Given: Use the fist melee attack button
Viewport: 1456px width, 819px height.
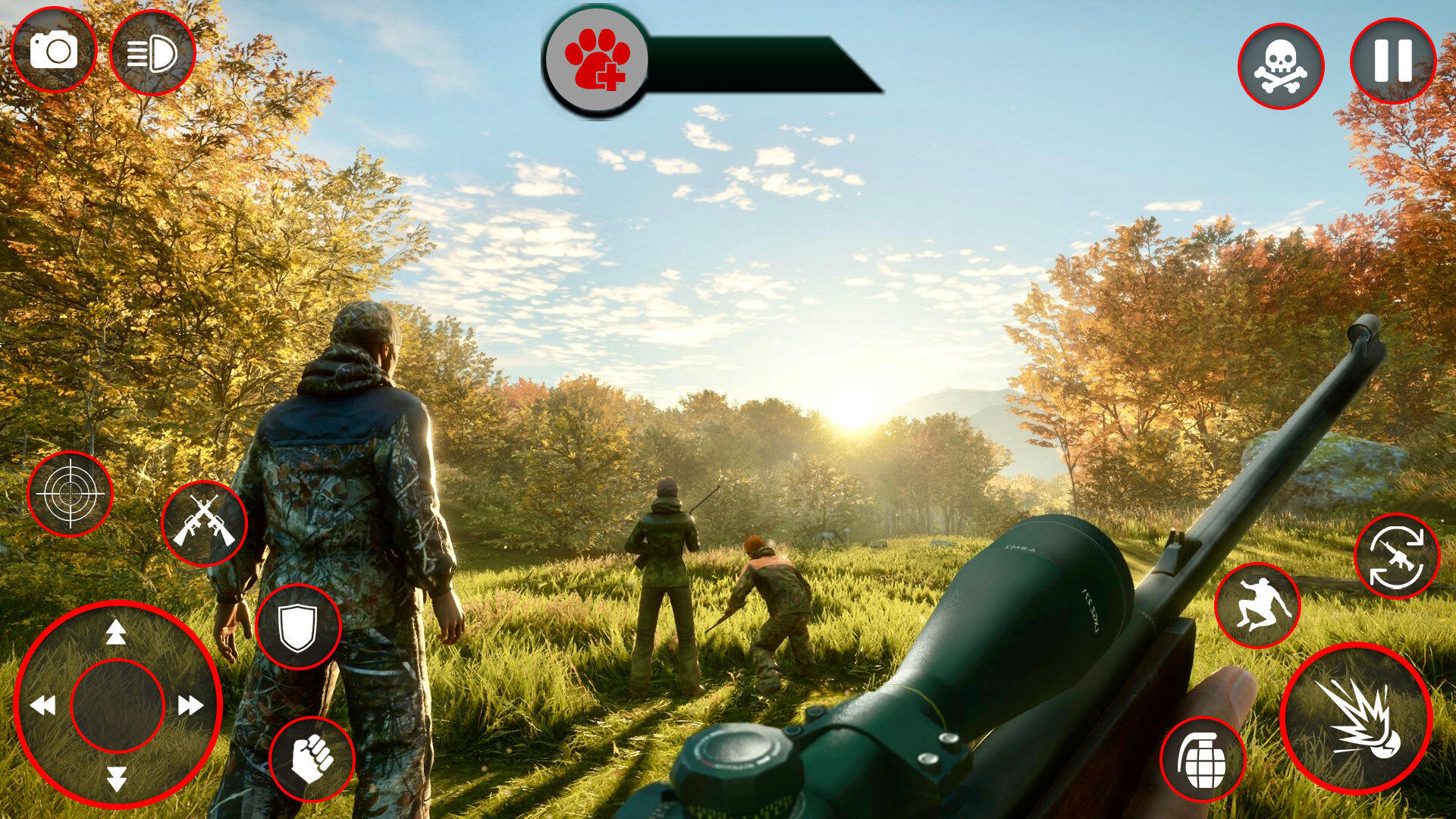Looking at the screenshot, I should coord(312,759).
